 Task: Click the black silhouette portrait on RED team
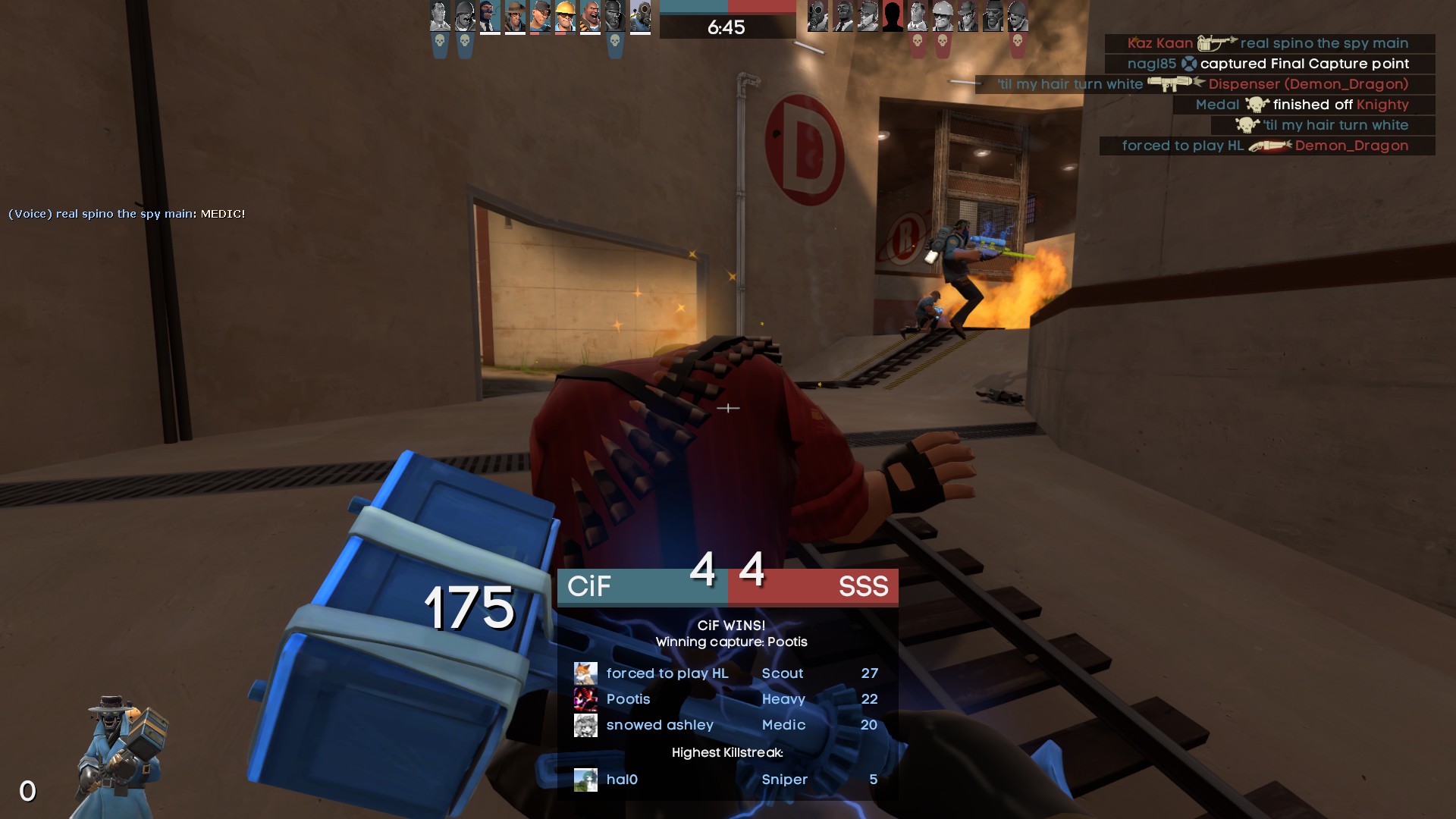point(893,16)
